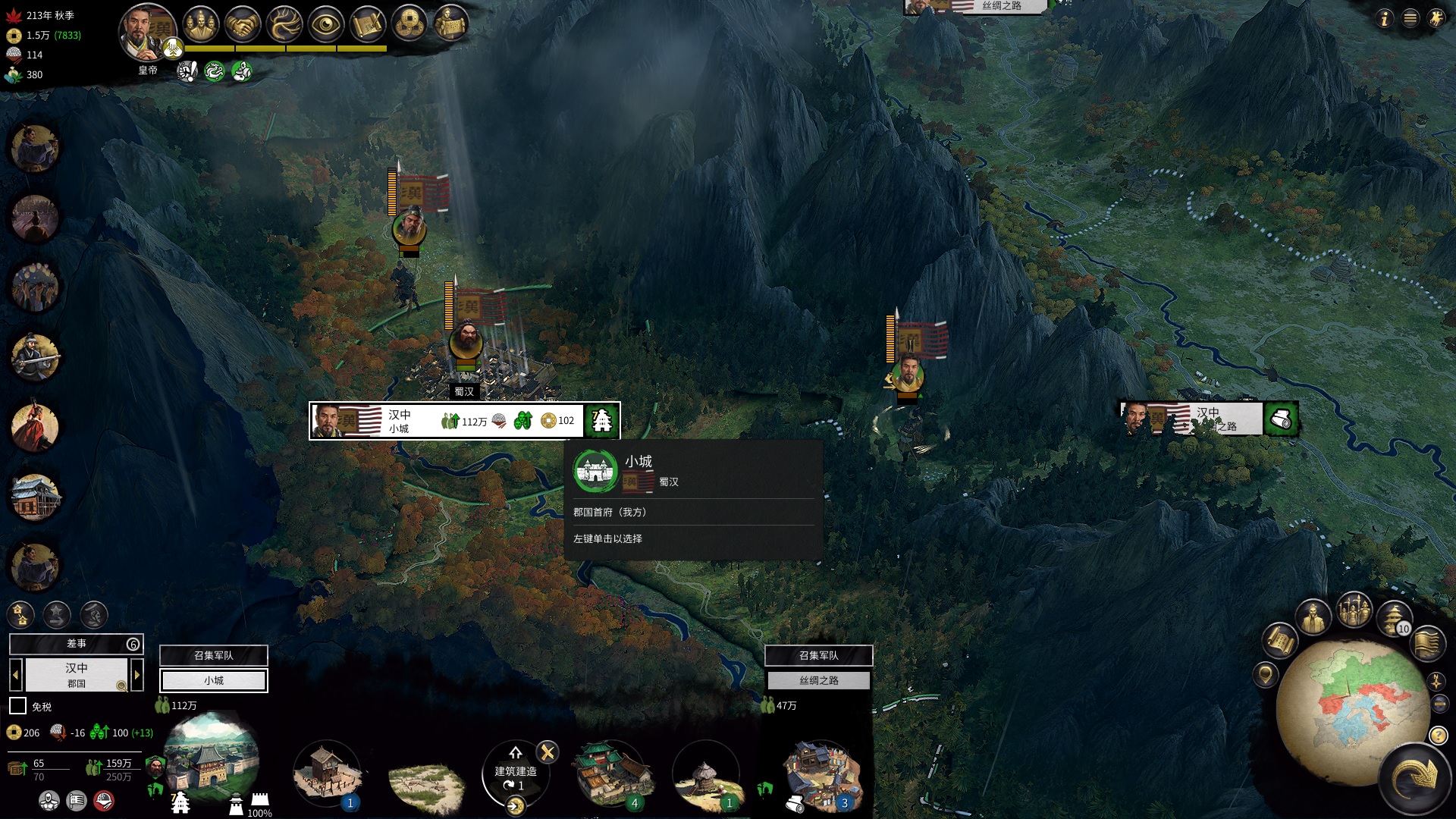
Task: Open the treasury coins panel
Action: (x=409, y=25)
